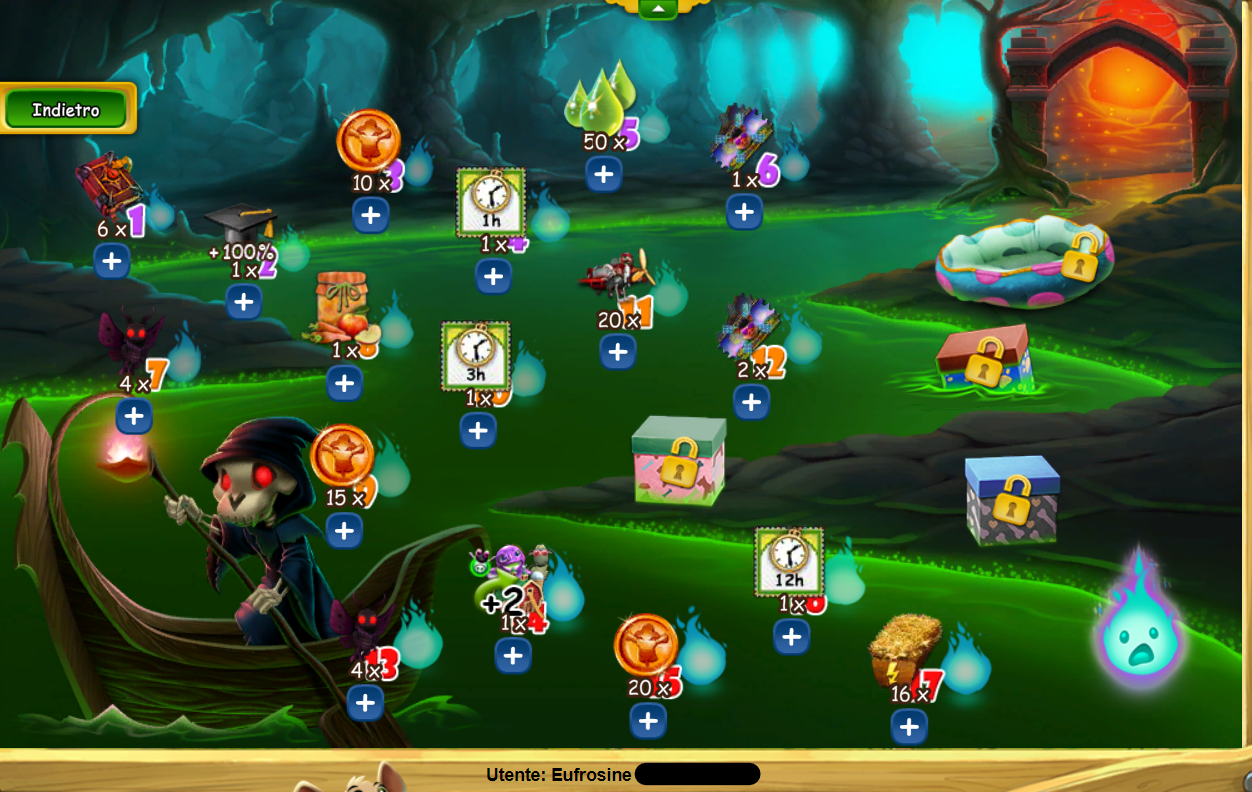Screen dimensions: 1252x792
Task: Select the plus under the 1h clock
Action: coord(494,276)
